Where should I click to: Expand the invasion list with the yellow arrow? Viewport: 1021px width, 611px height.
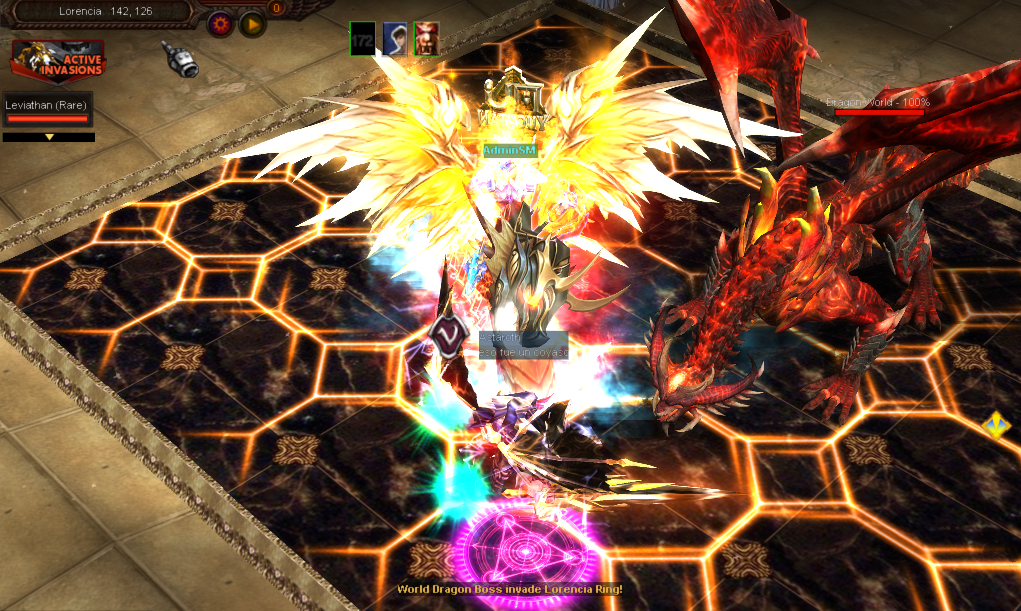pyautogui.click(x=49, y=137)
